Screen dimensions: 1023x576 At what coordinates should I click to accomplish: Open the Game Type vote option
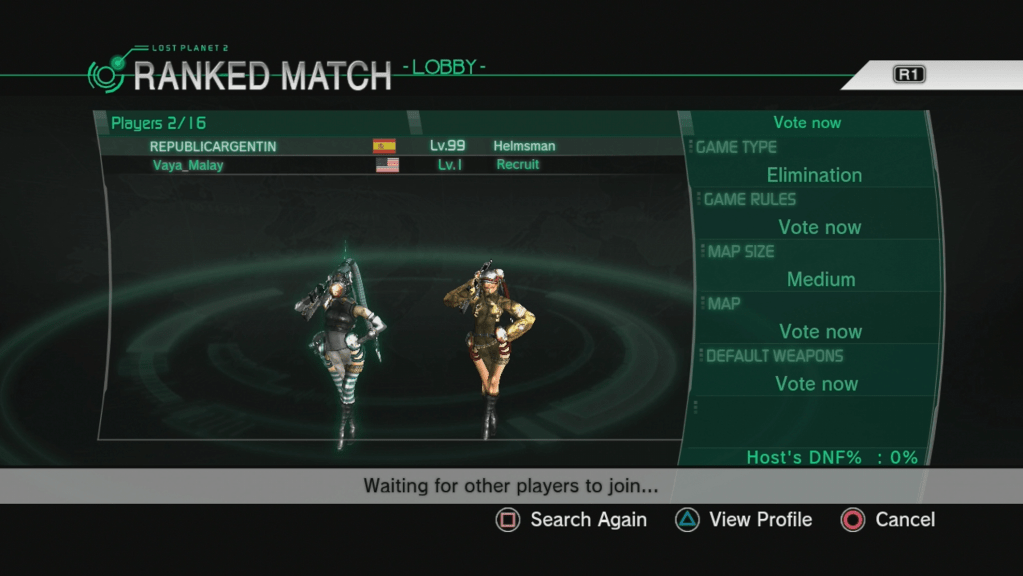tap(812, 162)
